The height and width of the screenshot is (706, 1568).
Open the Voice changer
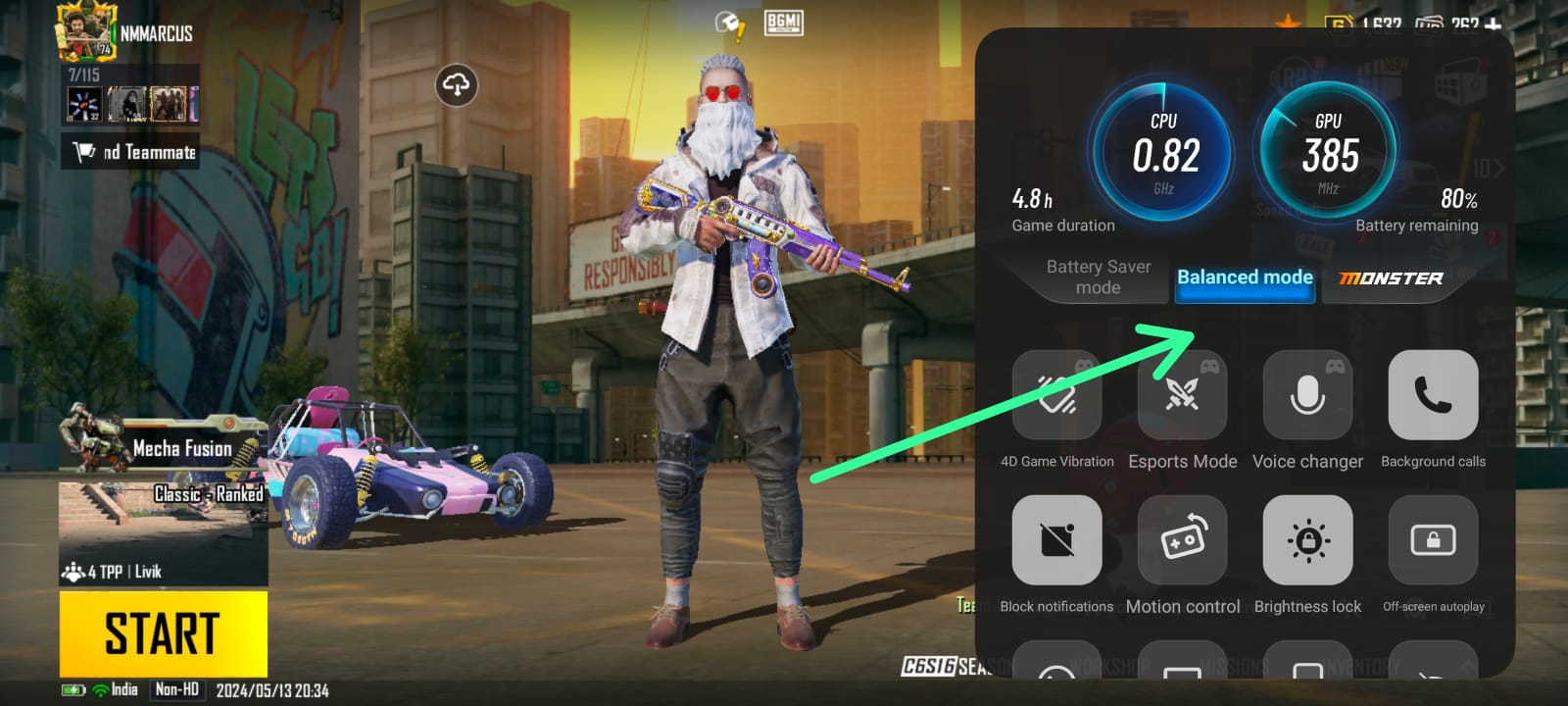[1307, 395]
